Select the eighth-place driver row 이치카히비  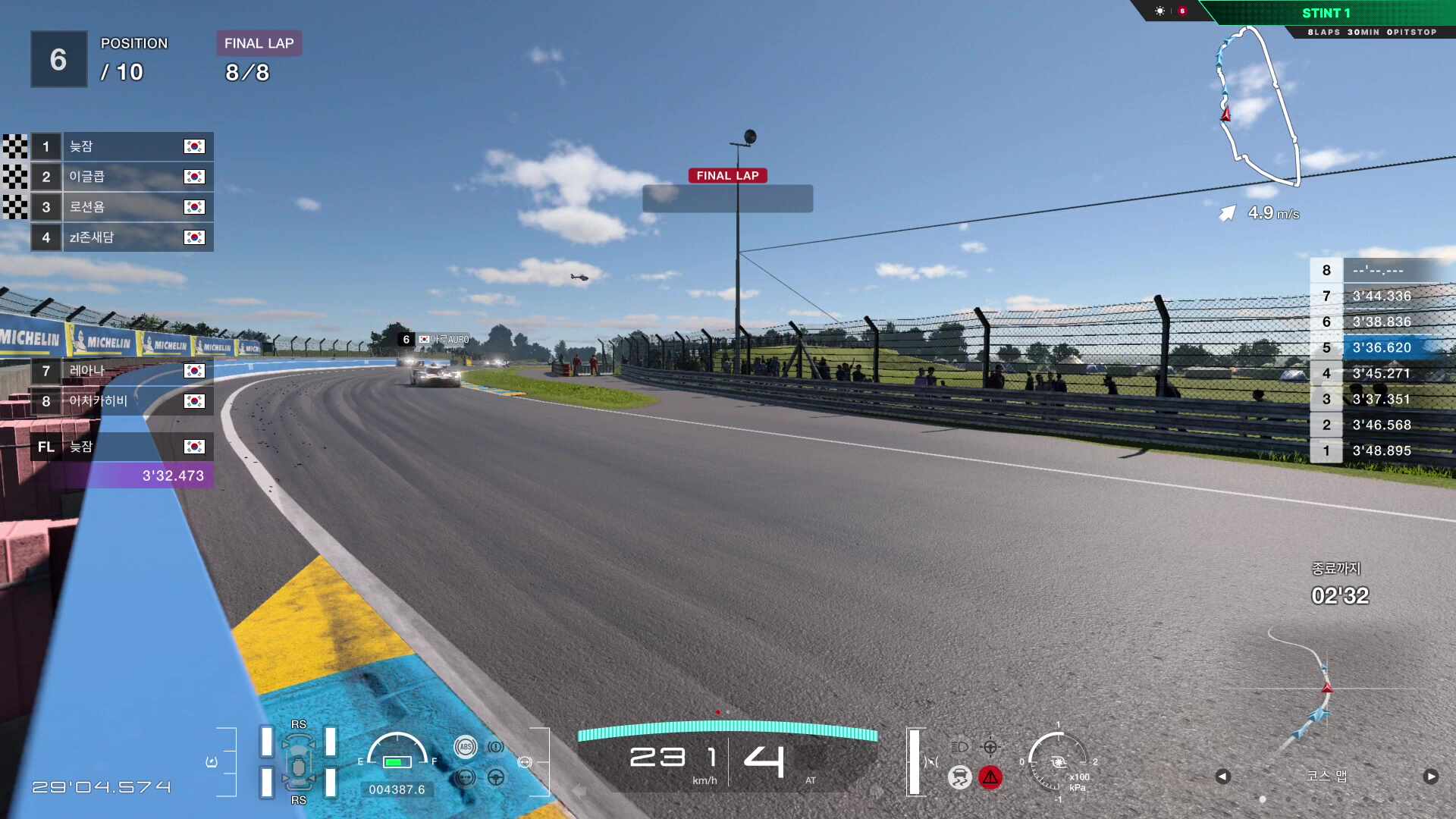[121, 401]
